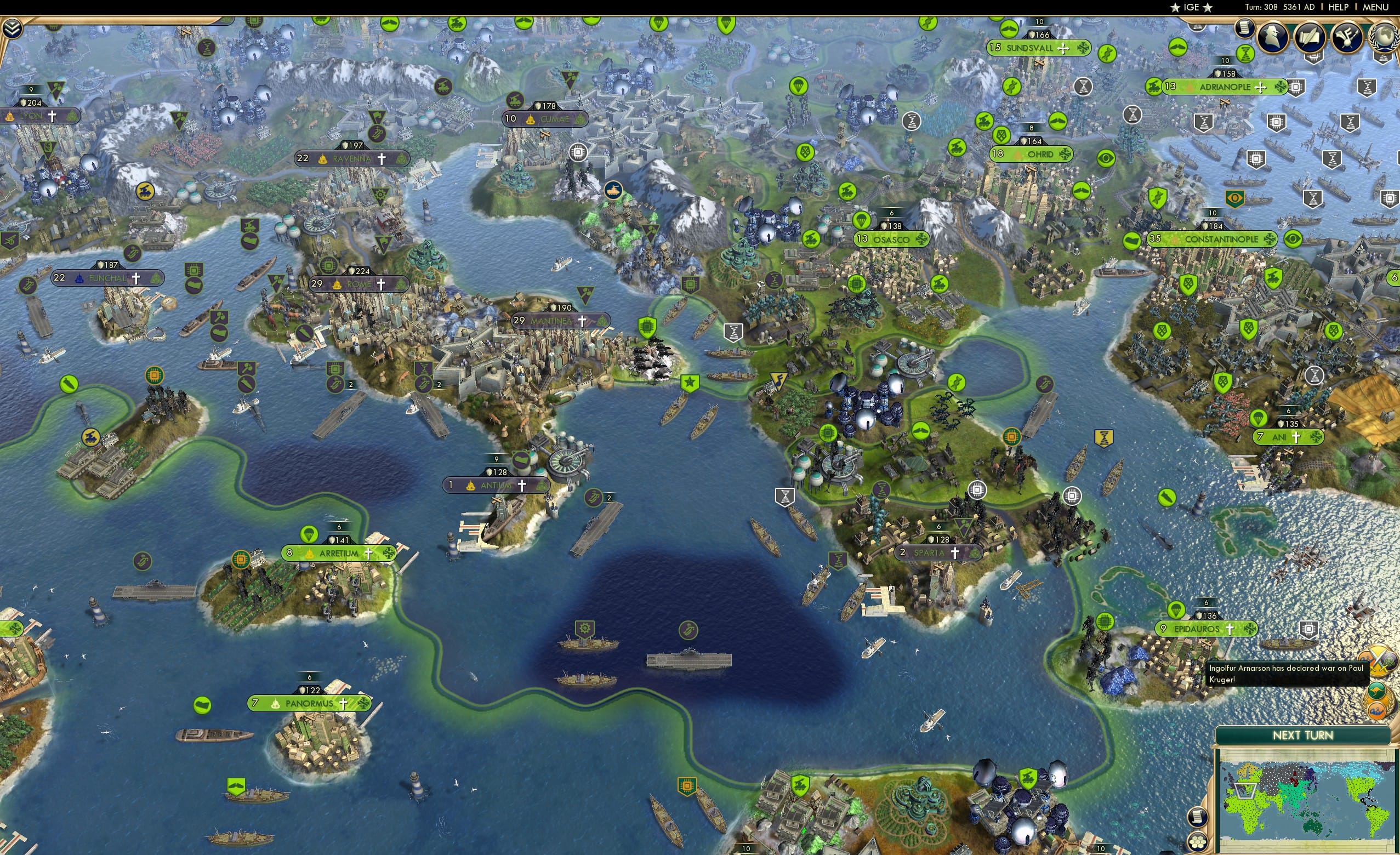1400x855 pixels.
Task: Collapse the notifications with the top-left double chevron
Action: coord(12,28)
